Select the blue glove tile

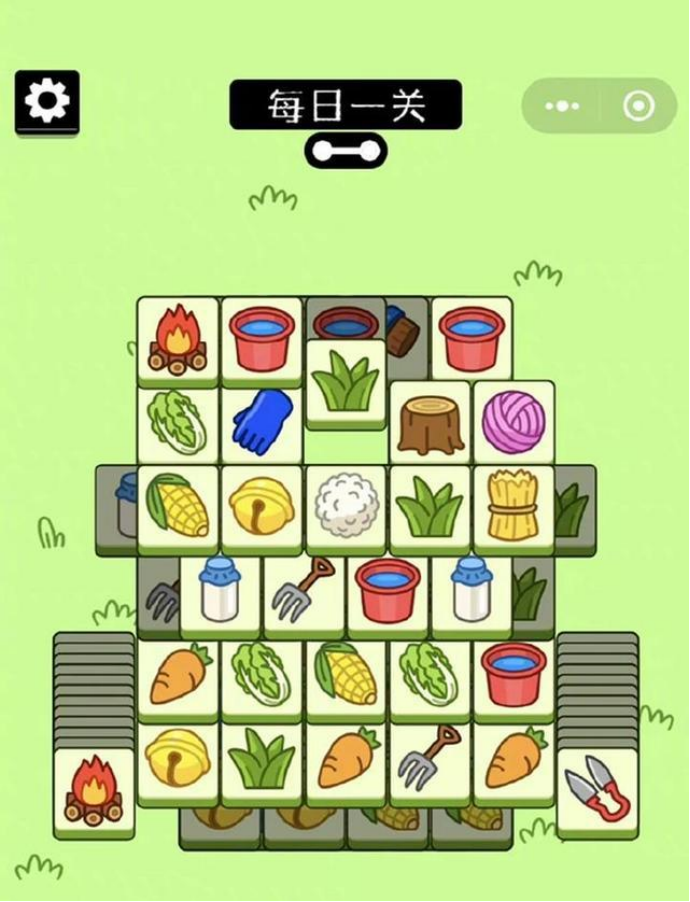[262, 422]
